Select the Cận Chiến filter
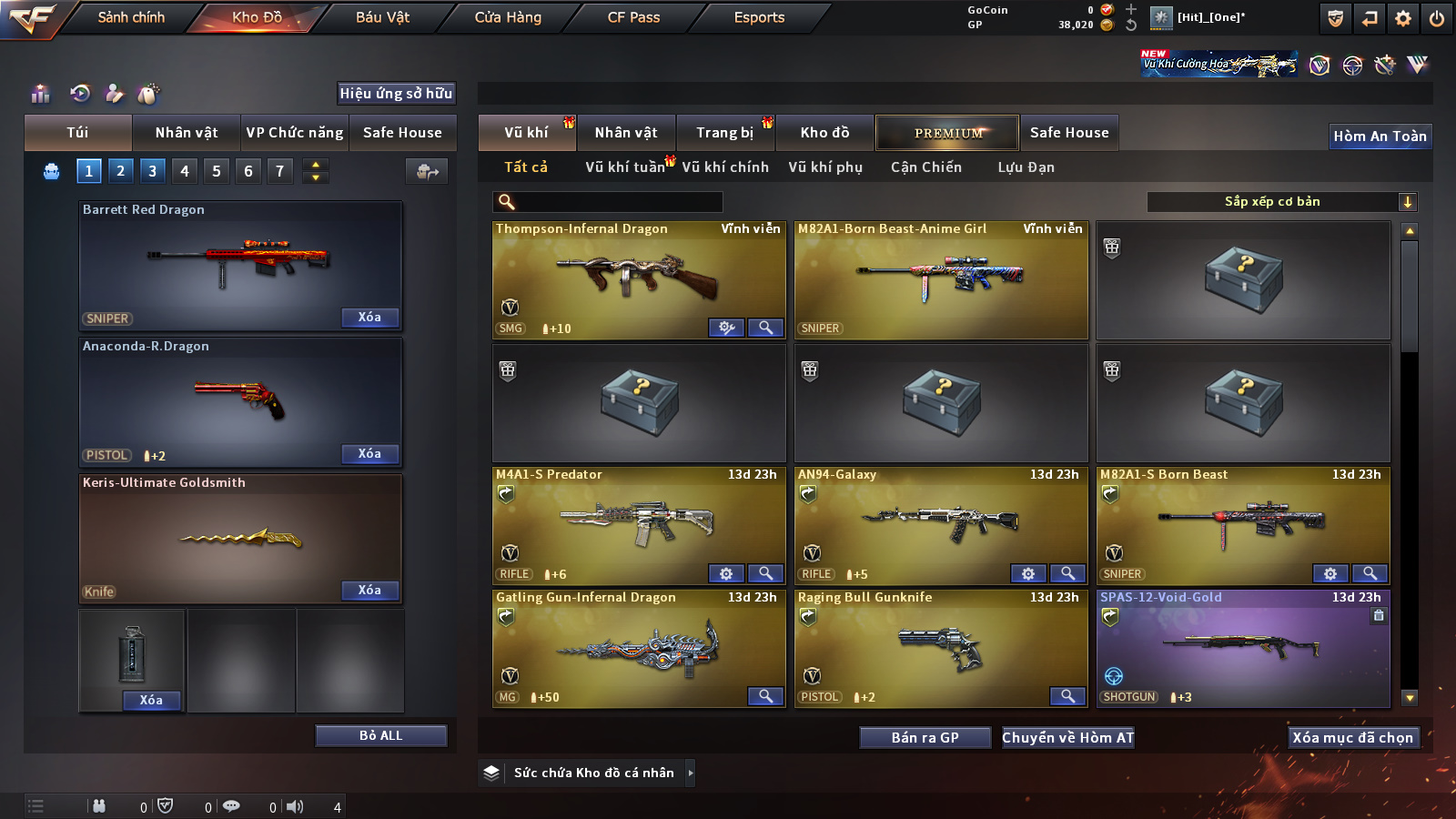 (x=925, y=167)
